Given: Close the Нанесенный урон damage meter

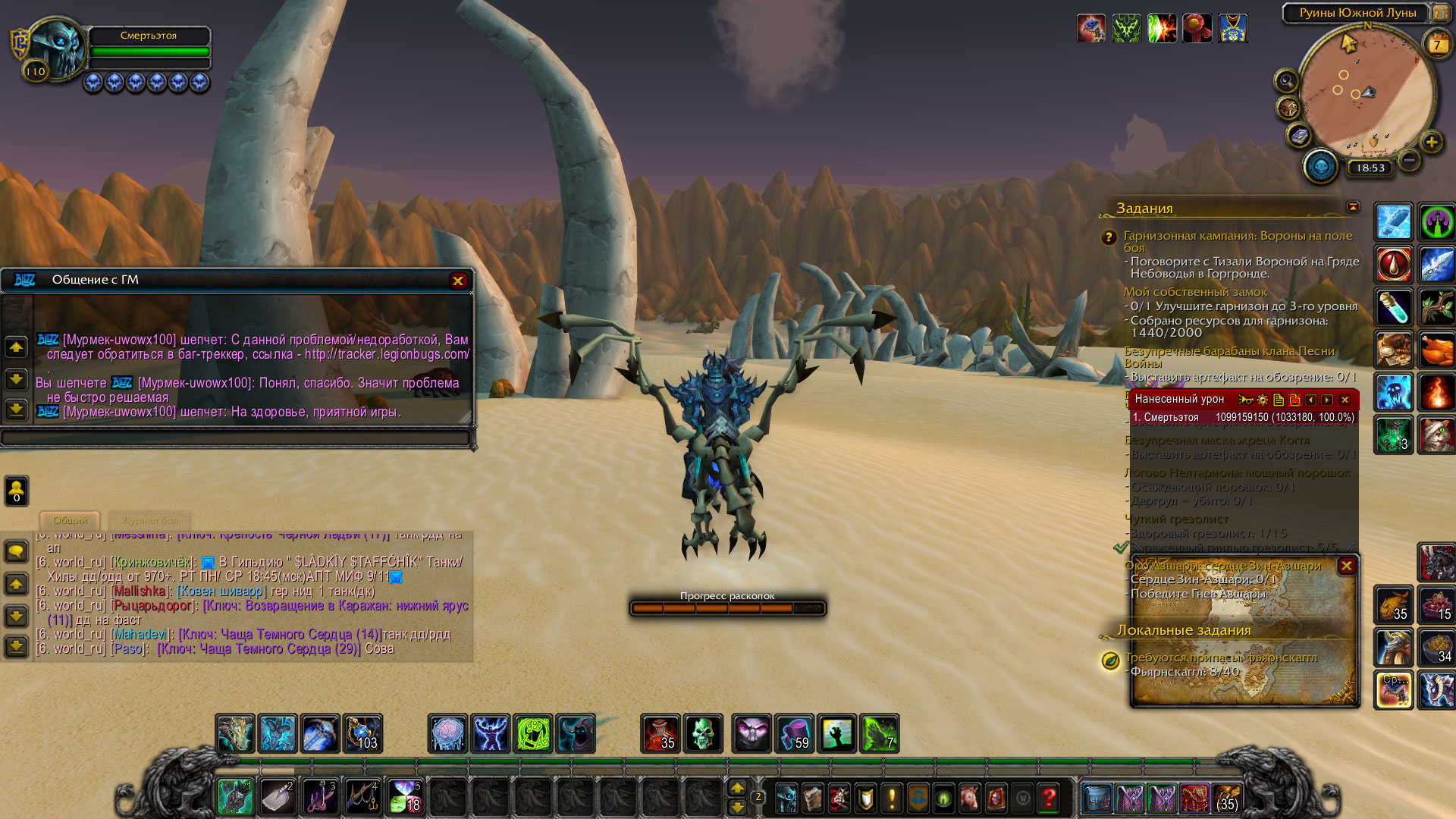Looking at the screenshot, I should click(1345, 400).
